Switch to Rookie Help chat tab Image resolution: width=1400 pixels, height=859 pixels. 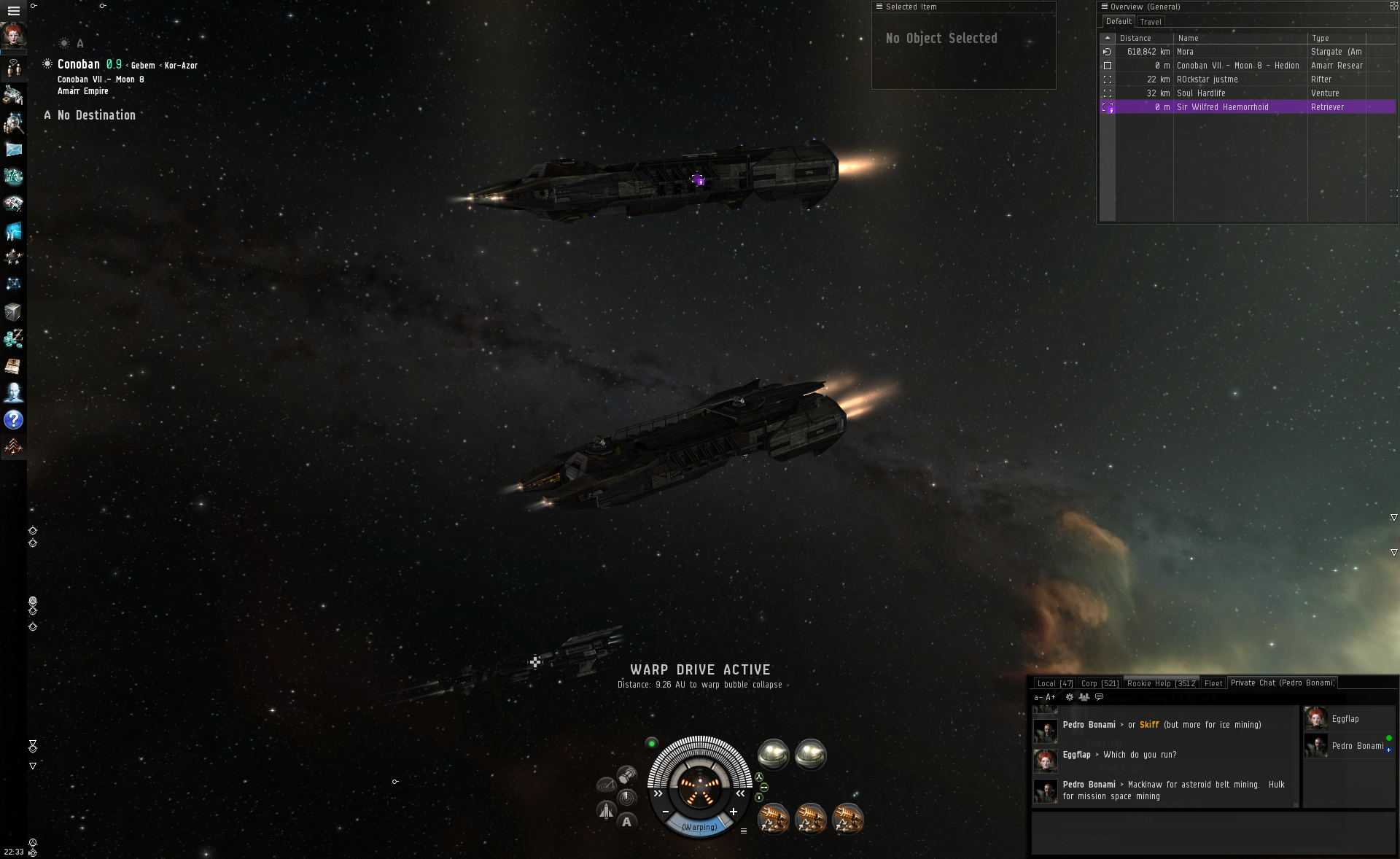pos(1161,683)
